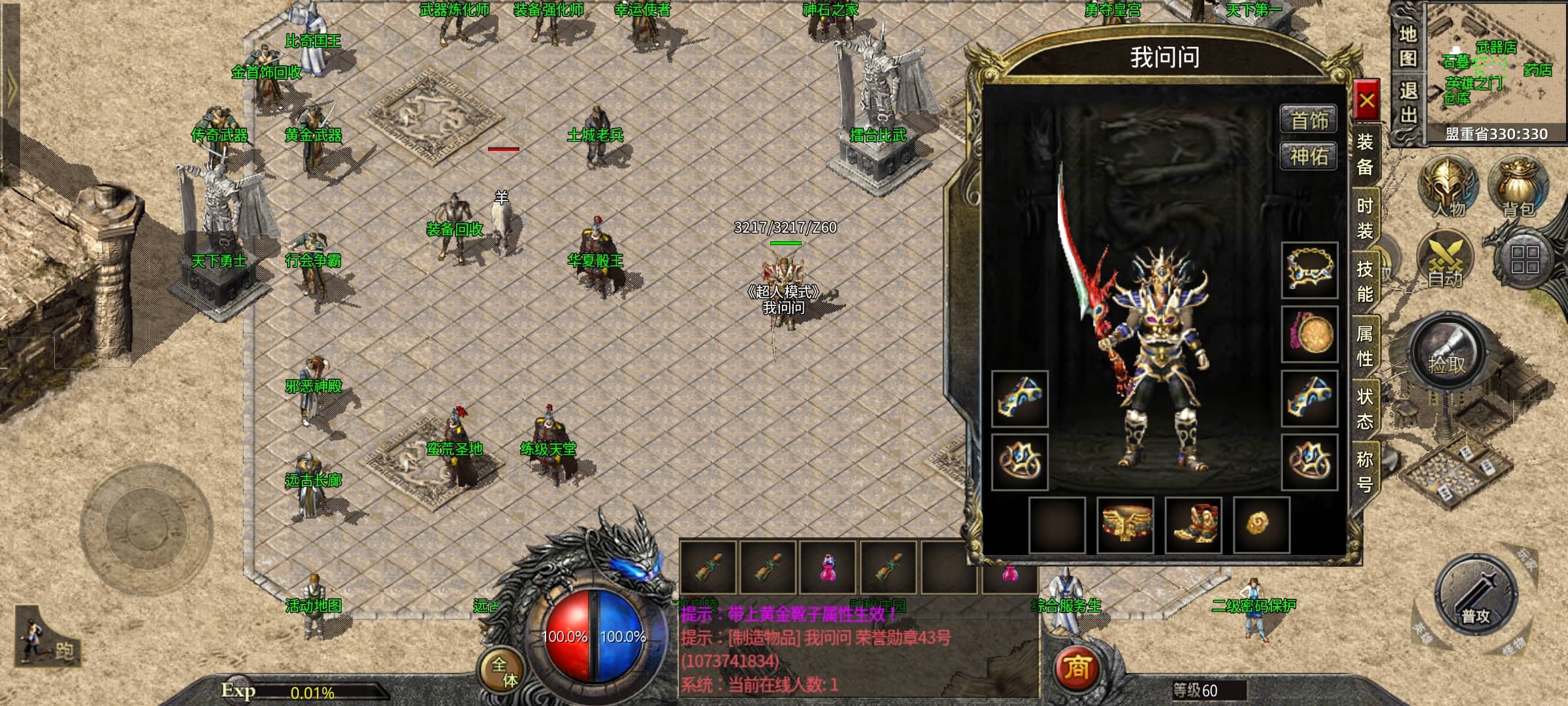Image resolution: width=1568 pixels, height=706 pixels.
Task: Select the golden boots equipment slot
Action: 1193,525
